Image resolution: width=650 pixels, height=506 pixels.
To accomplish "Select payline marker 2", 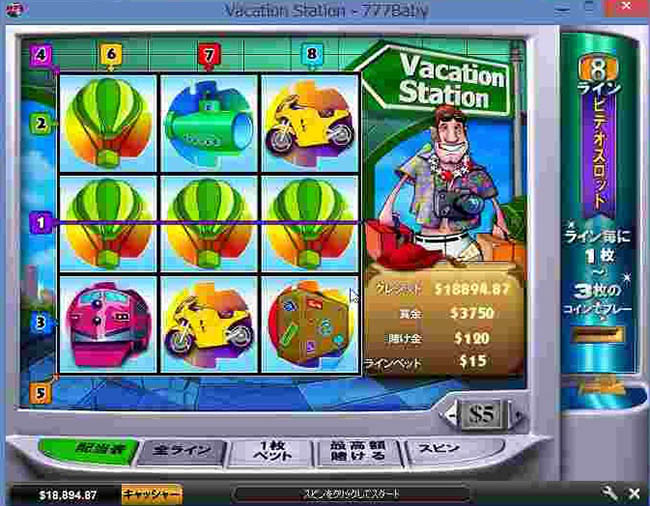I will click(x=41, y=124).
